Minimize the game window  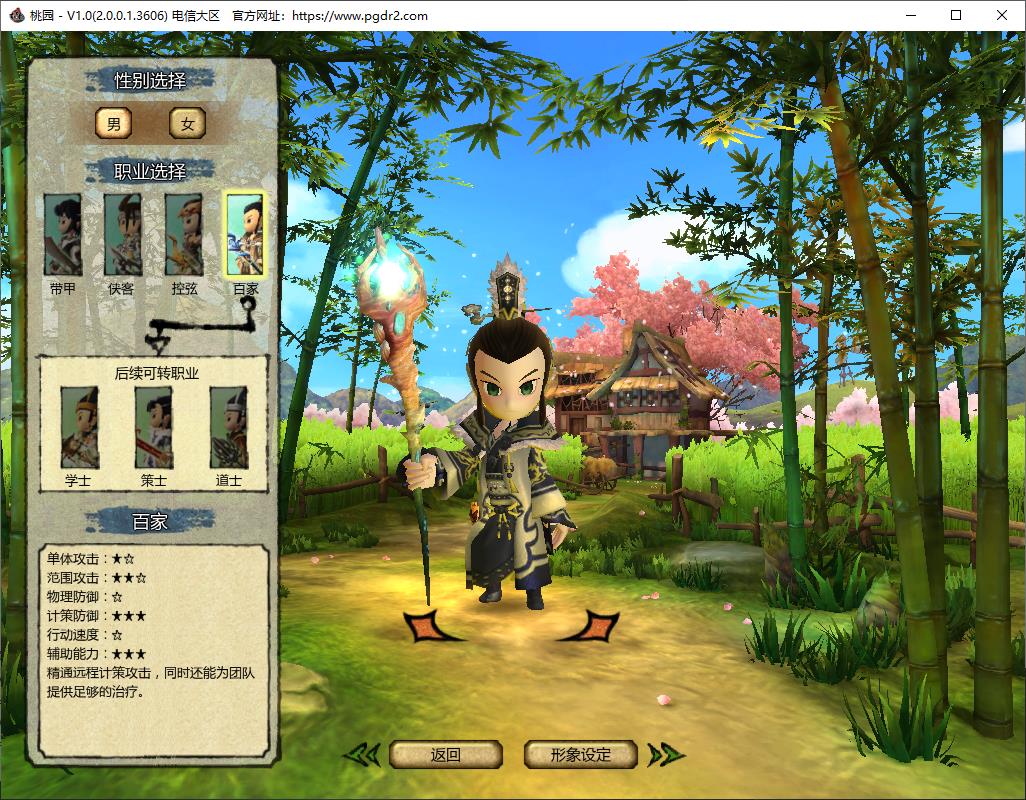[x=910, y=15]
